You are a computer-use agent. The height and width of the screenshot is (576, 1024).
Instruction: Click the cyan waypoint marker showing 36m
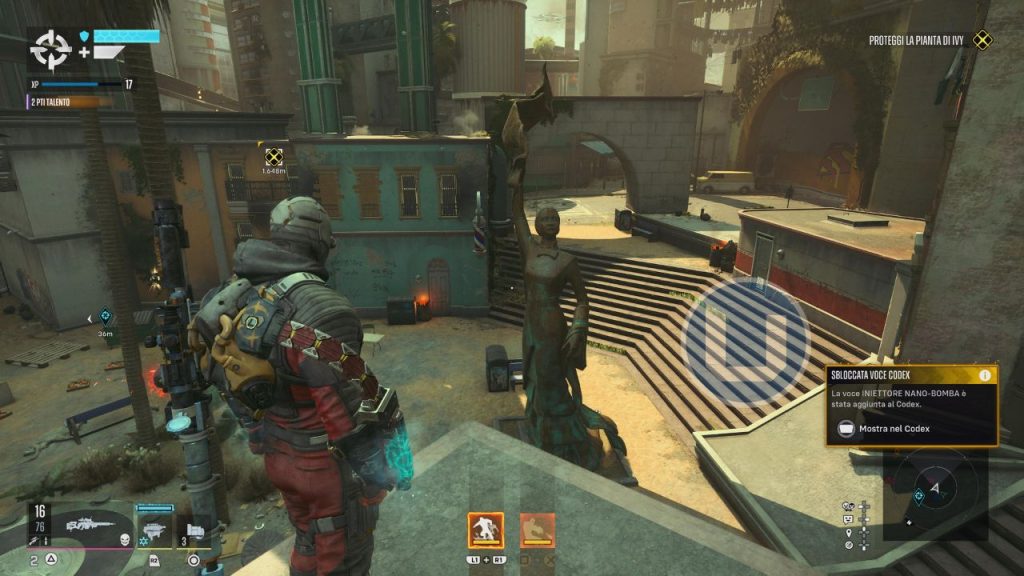(x=106, y=318)
